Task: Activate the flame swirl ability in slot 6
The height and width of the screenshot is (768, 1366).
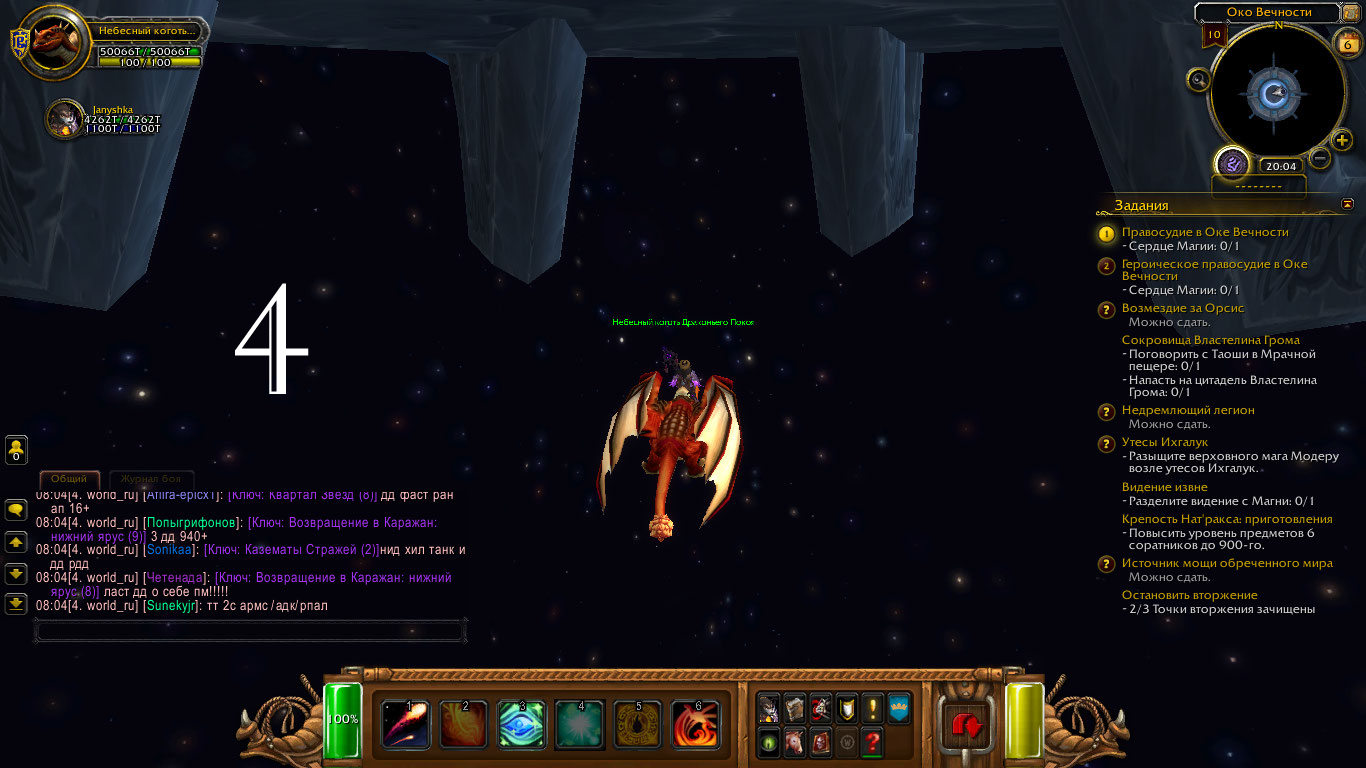Action: tap(696, 724)
